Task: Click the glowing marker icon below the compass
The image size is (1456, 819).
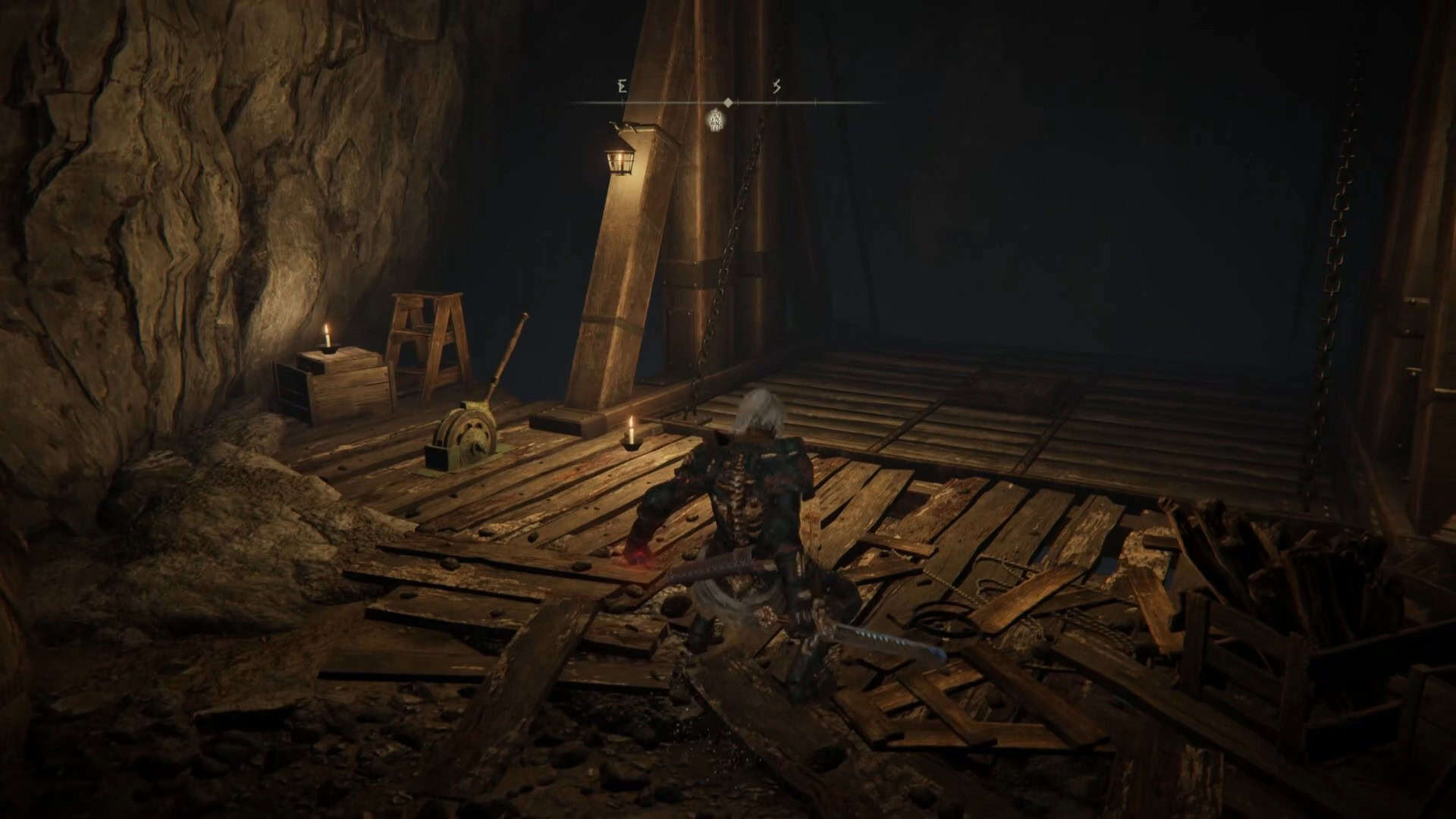Action: (715, 119)
